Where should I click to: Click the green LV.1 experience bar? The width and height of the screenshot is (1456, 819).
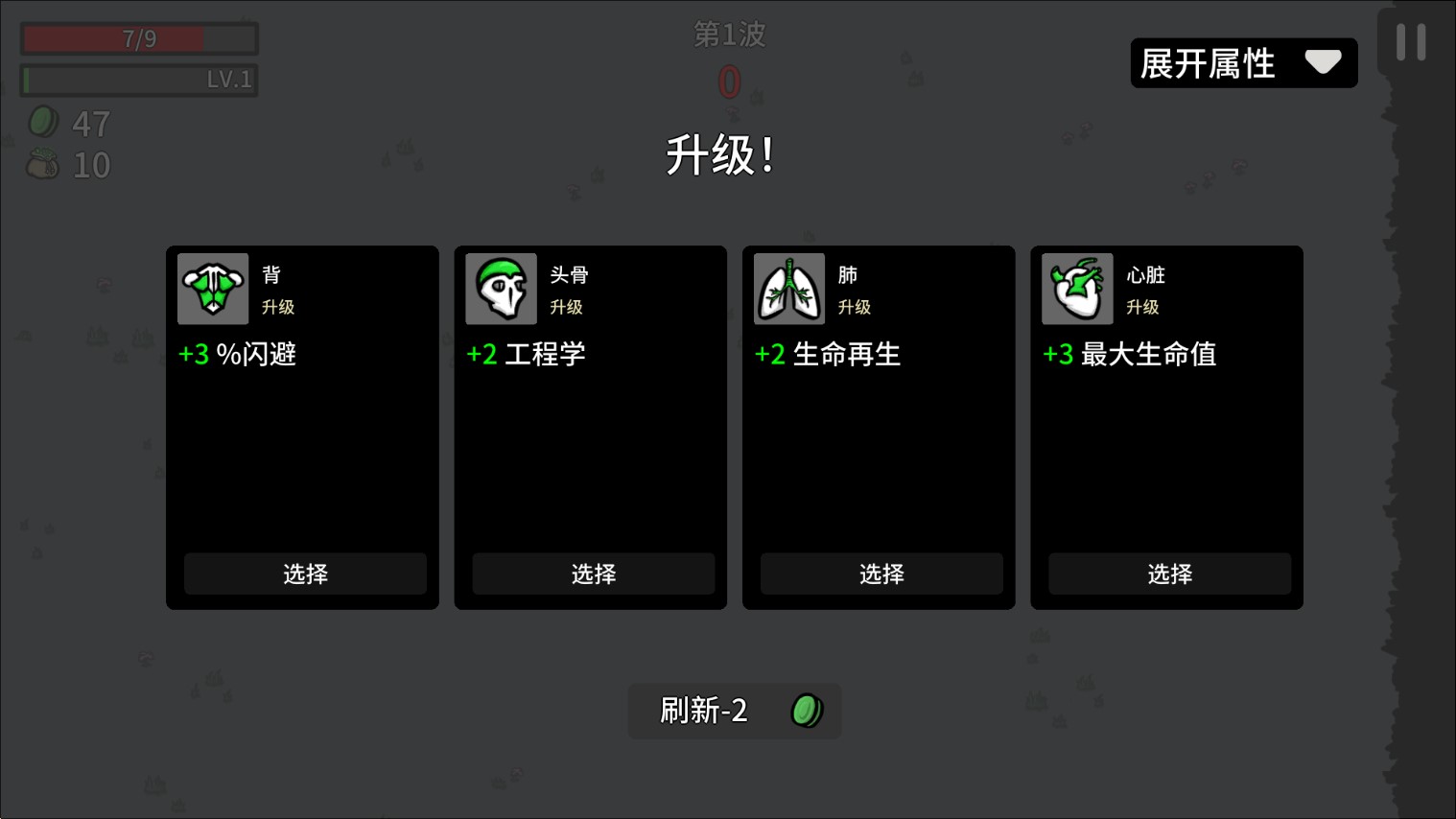[138, 80]
